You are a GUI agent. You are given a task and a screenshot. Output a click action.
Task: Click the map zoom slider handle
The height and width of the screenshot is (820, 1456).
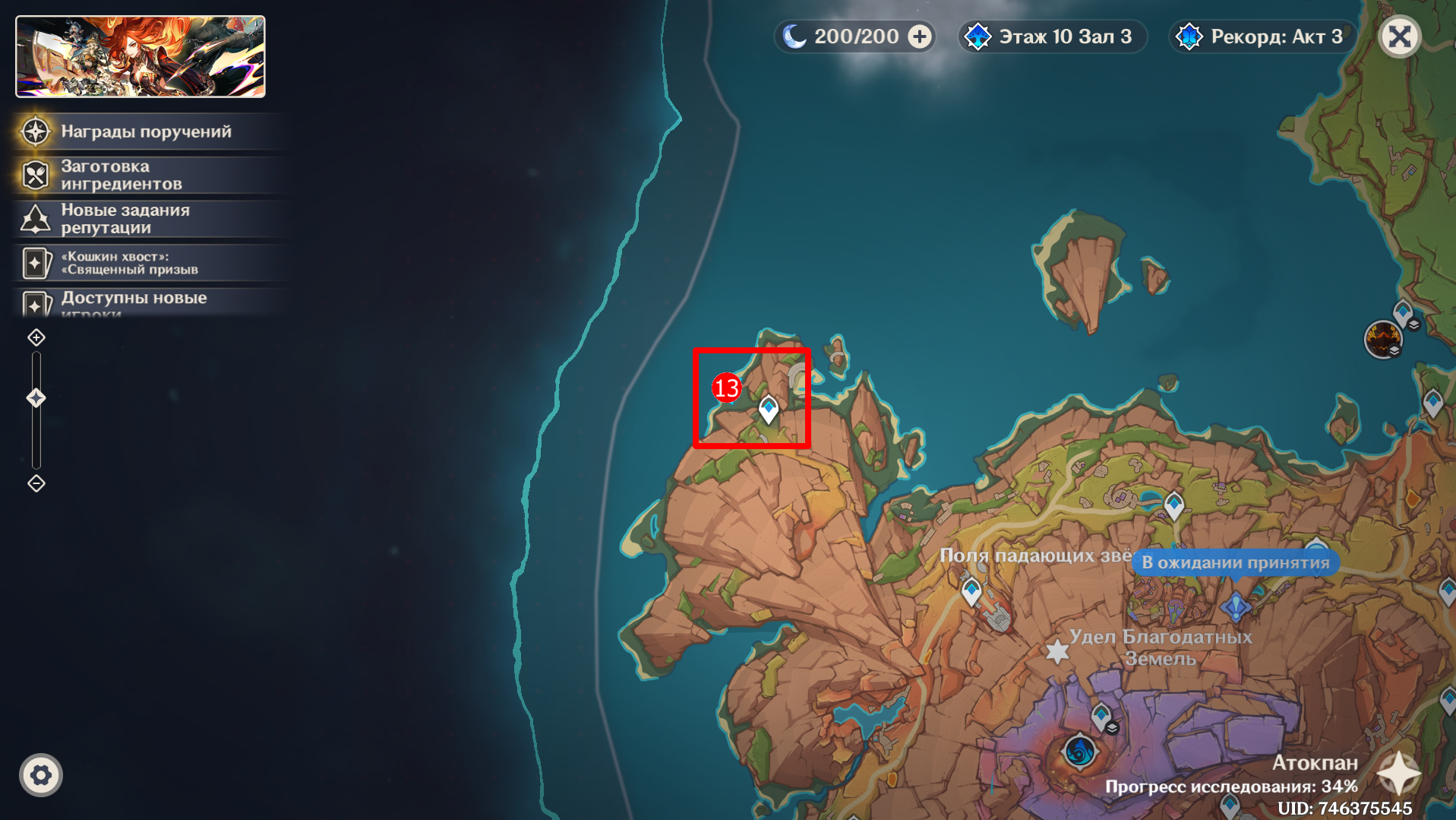36,397
